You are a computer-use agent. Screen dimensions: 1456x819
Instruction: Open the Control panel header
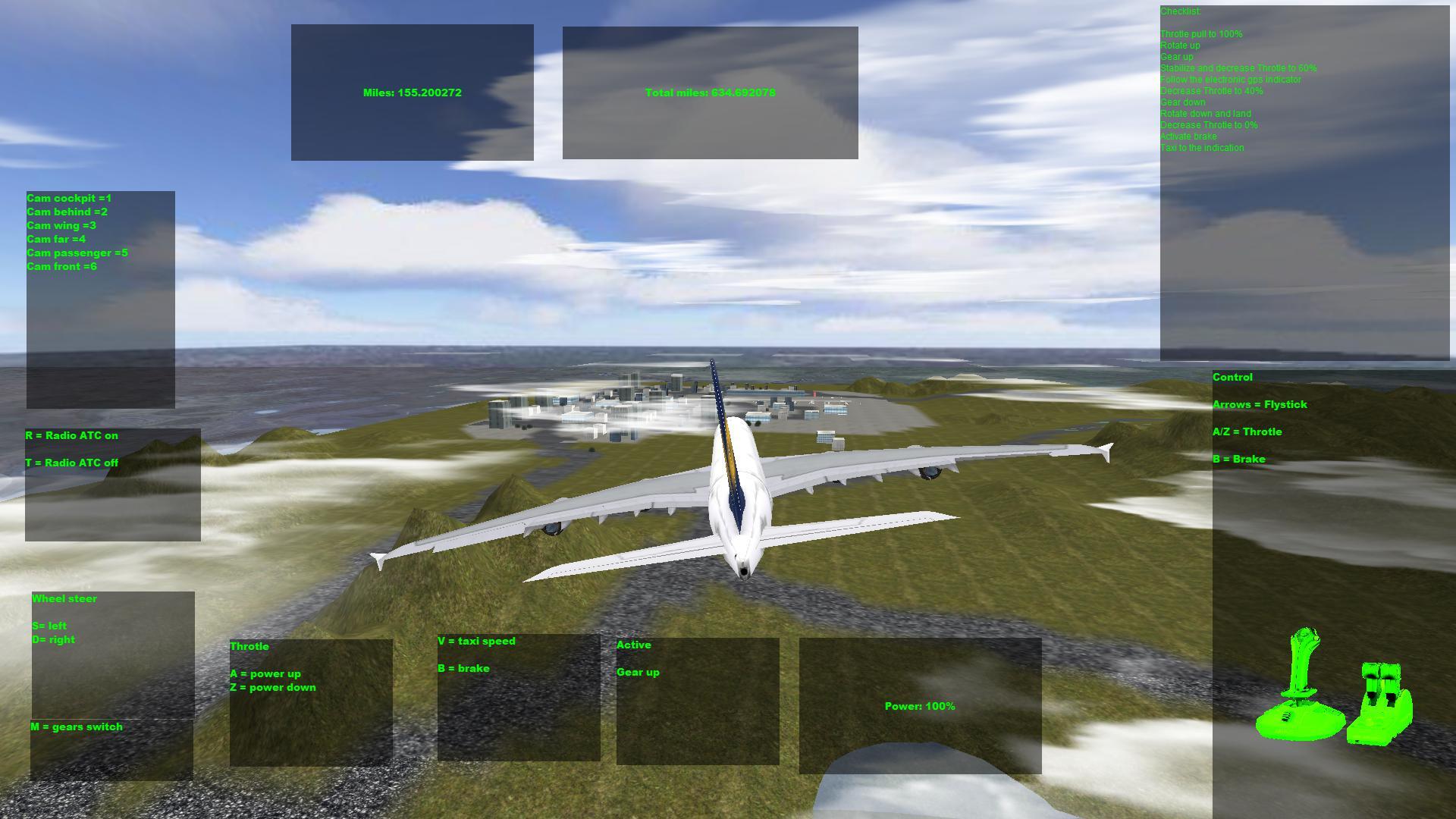[1233, 377]
